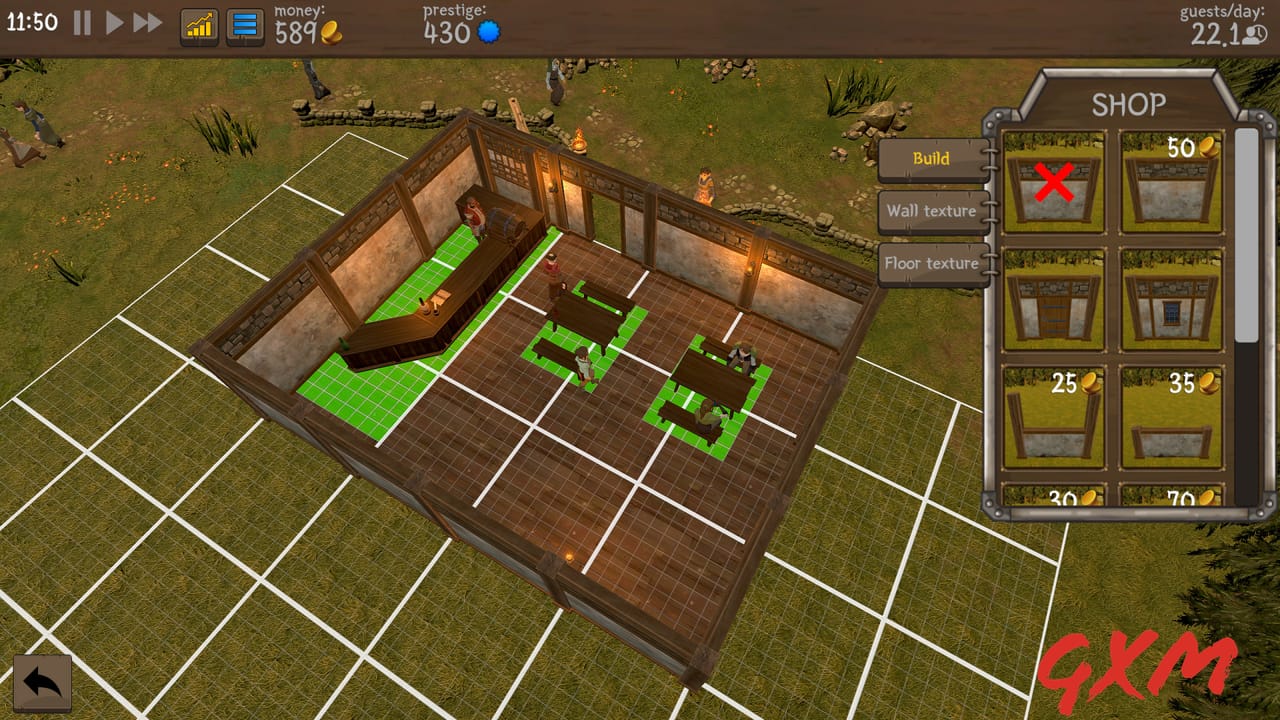Switch to the Wall texture tab
The height and width of the screenshot is (720, 1280).
932,212
